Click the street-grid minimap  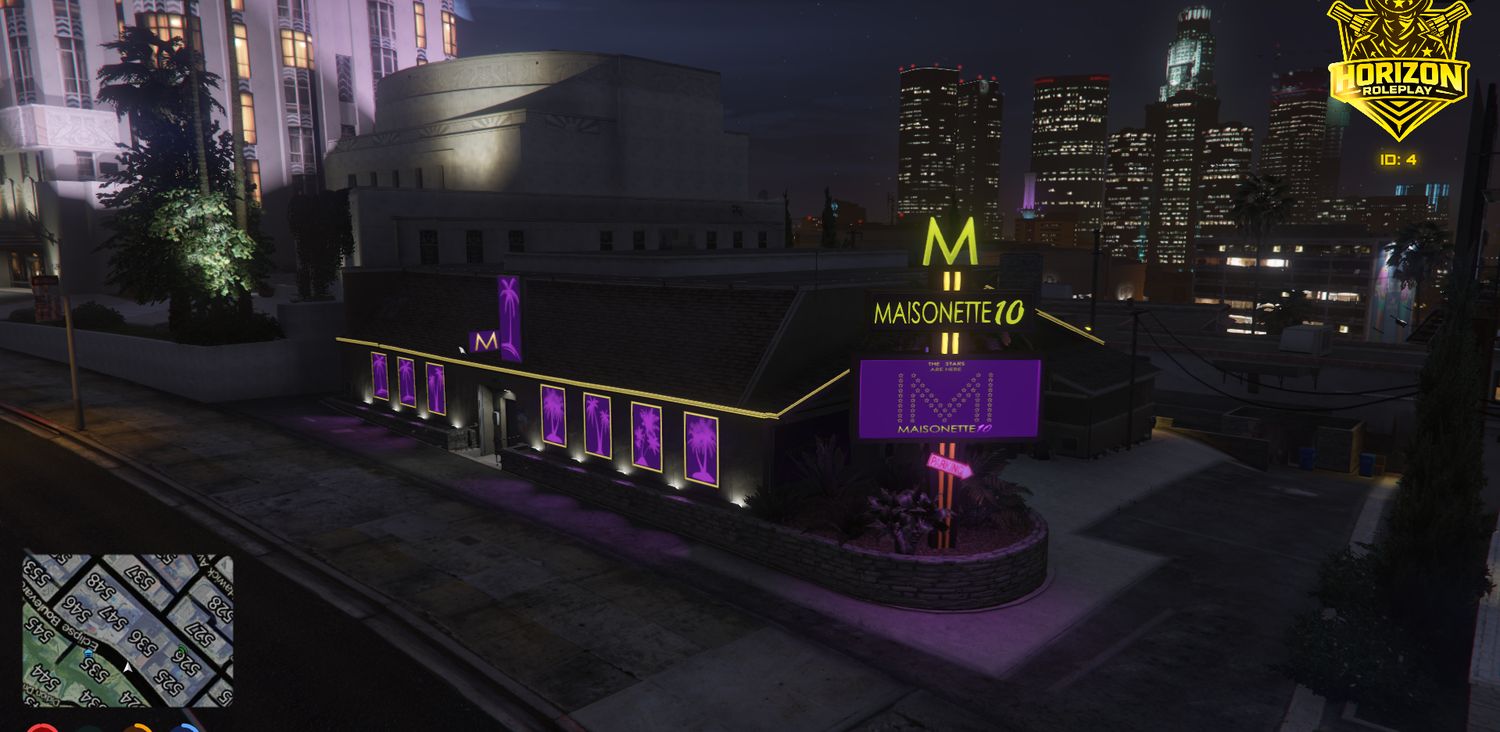128,630
